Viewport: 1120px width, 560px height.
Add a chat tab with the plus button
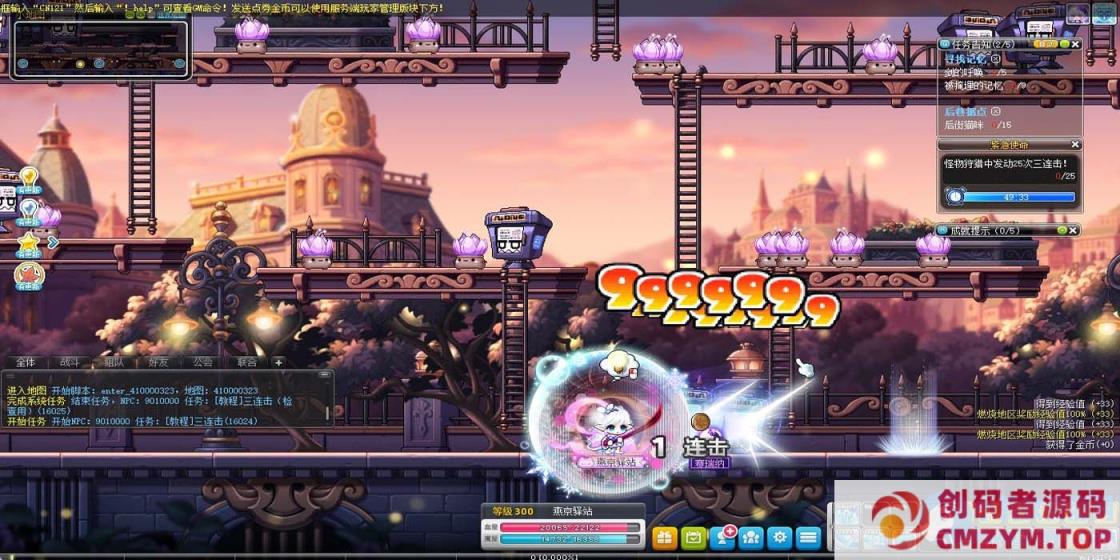coord(279,362)
